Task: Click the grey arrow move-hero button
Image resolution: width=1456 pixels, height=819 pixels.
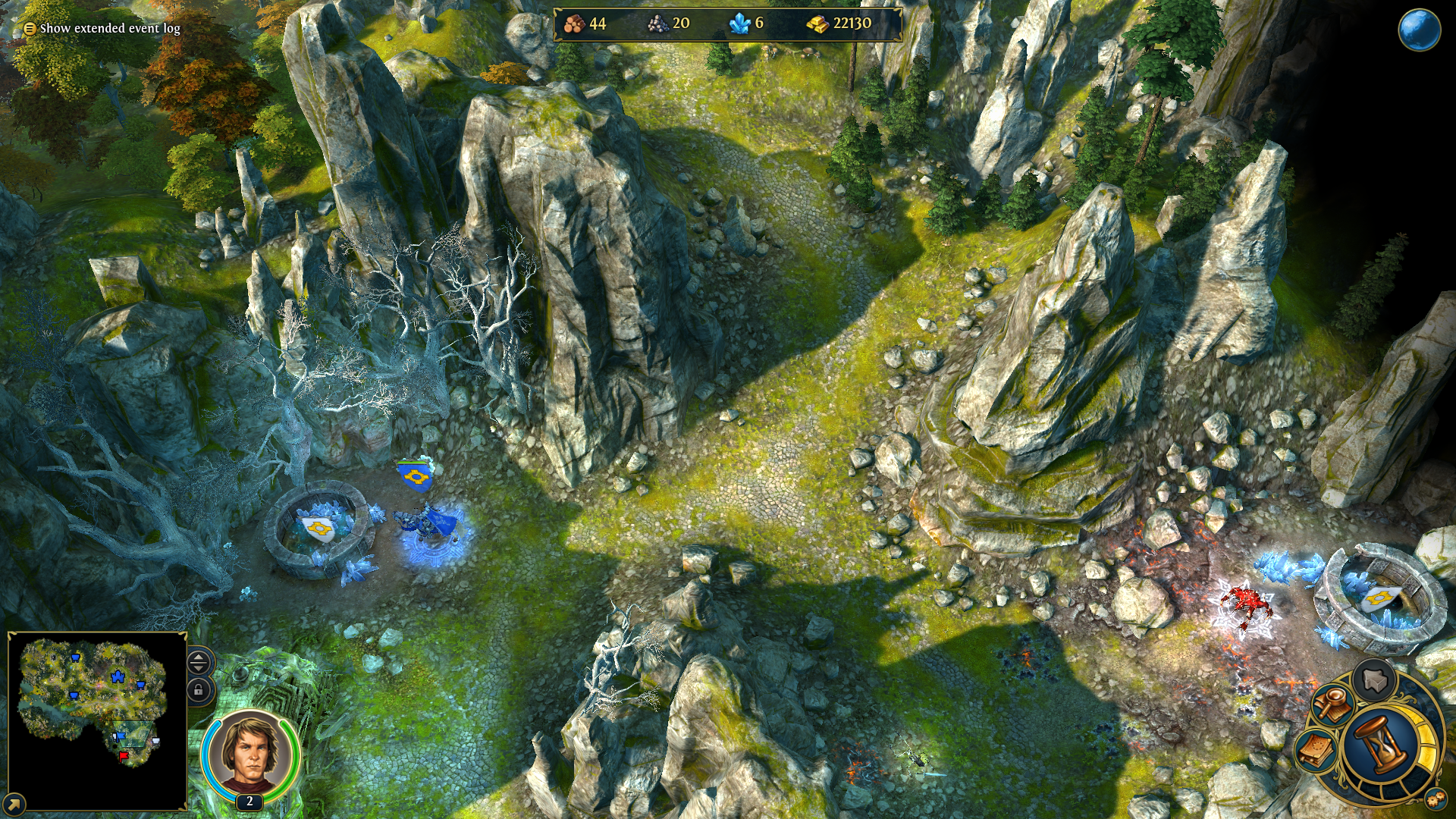Action: pos(1375,679)
